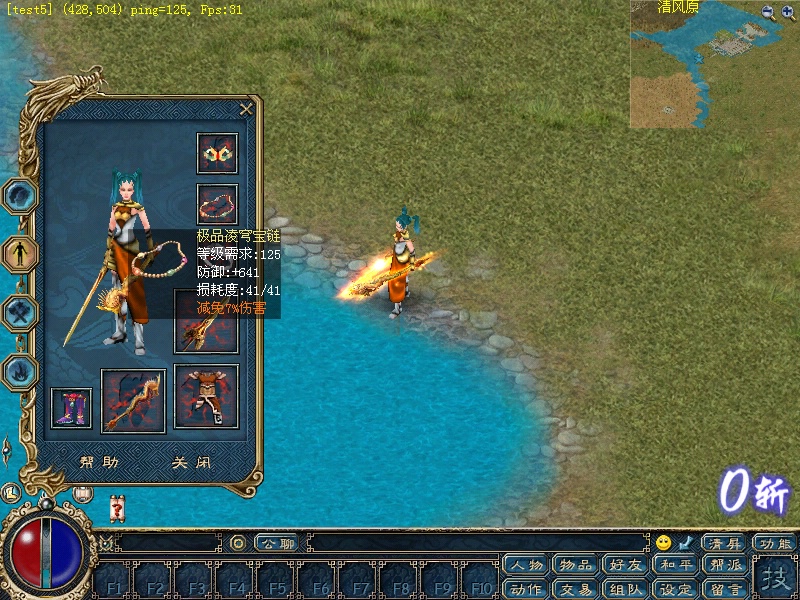
Task: Open the 交易 (Trade) window
Action: (x=575, y=589)
